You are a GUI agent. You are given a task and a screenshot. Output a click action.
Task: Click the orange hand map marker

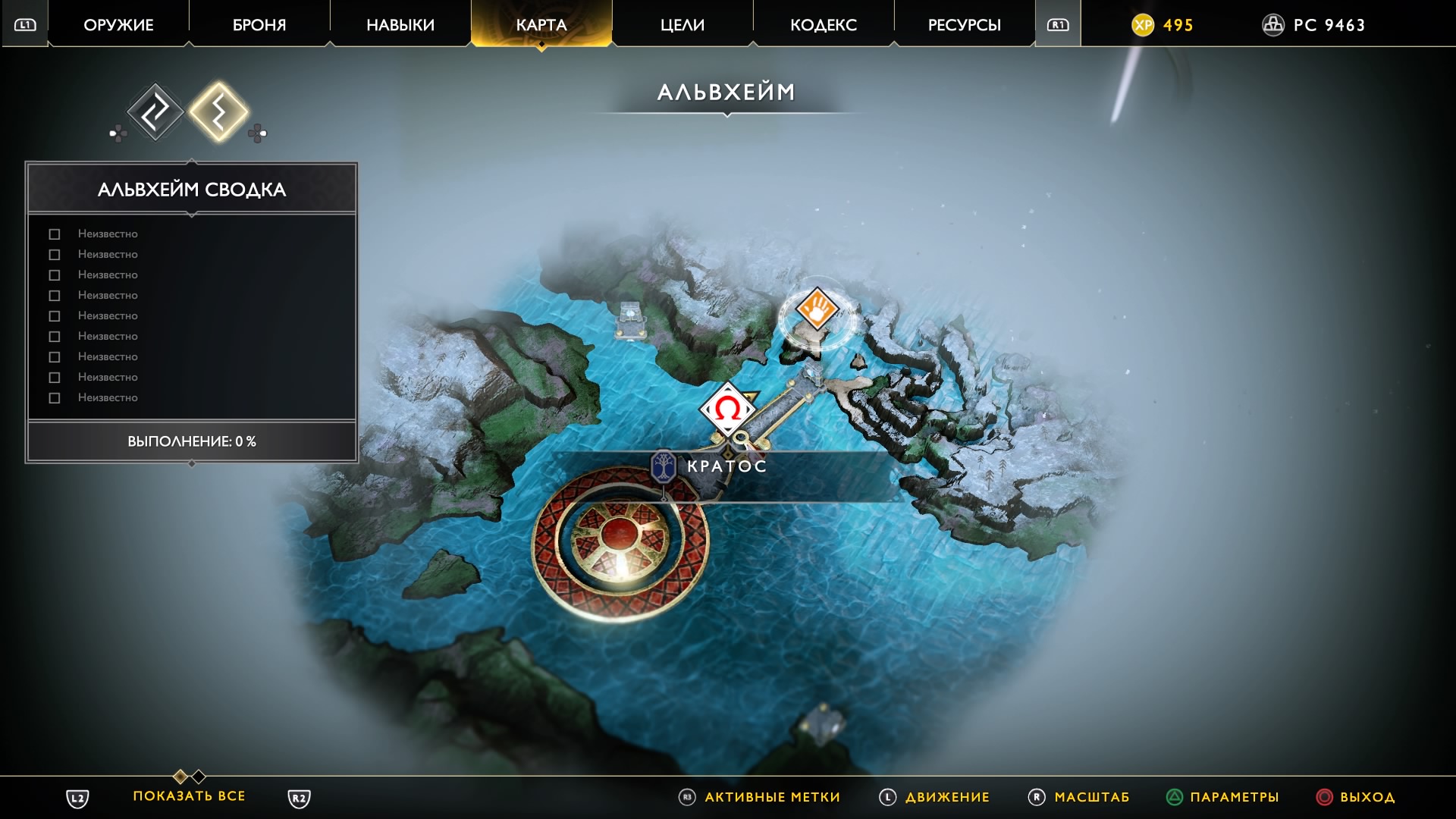click(817, 309)
